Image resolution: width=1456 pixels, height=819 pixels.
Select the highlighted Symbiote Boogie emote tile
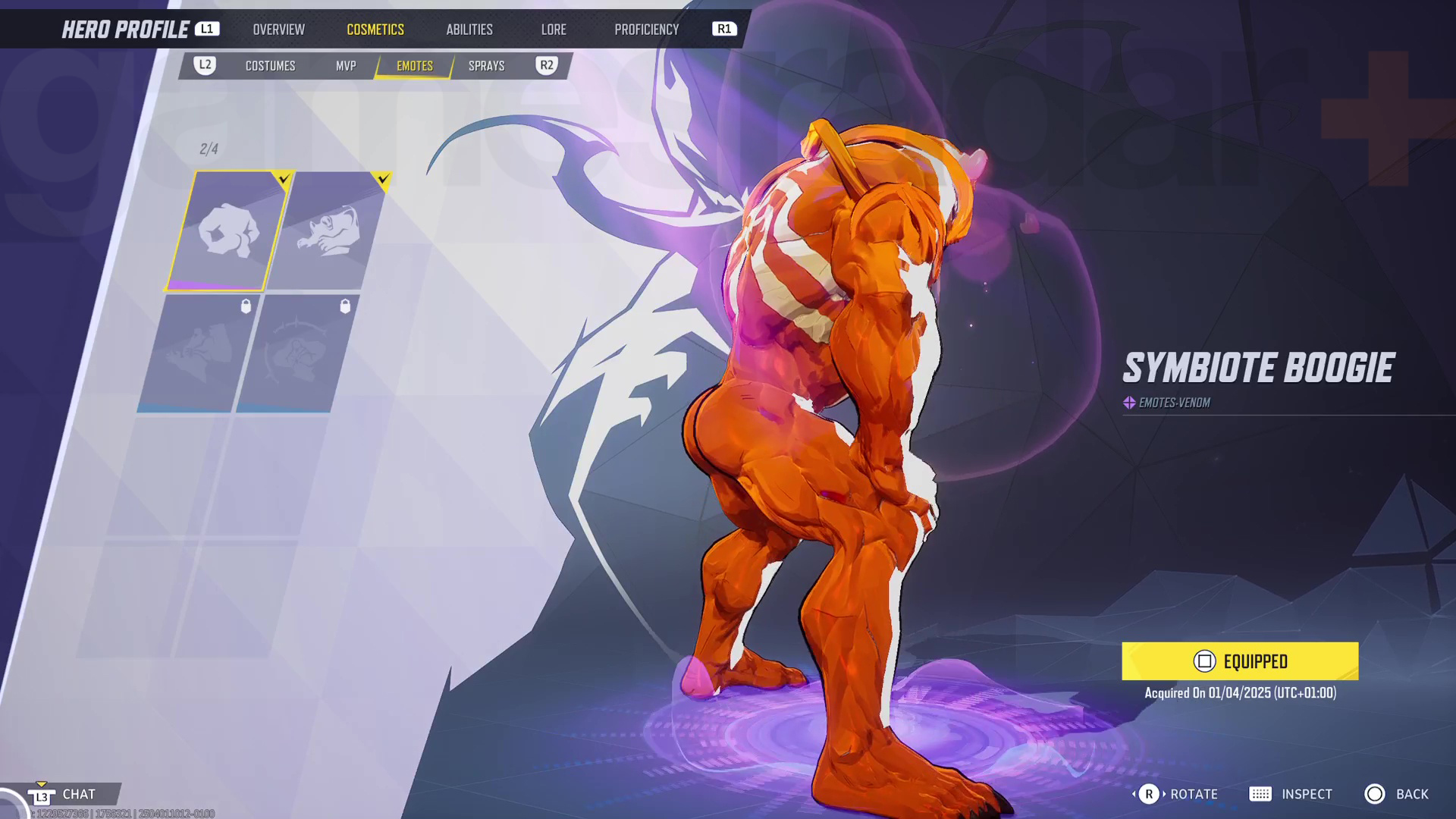click(227, 231)
